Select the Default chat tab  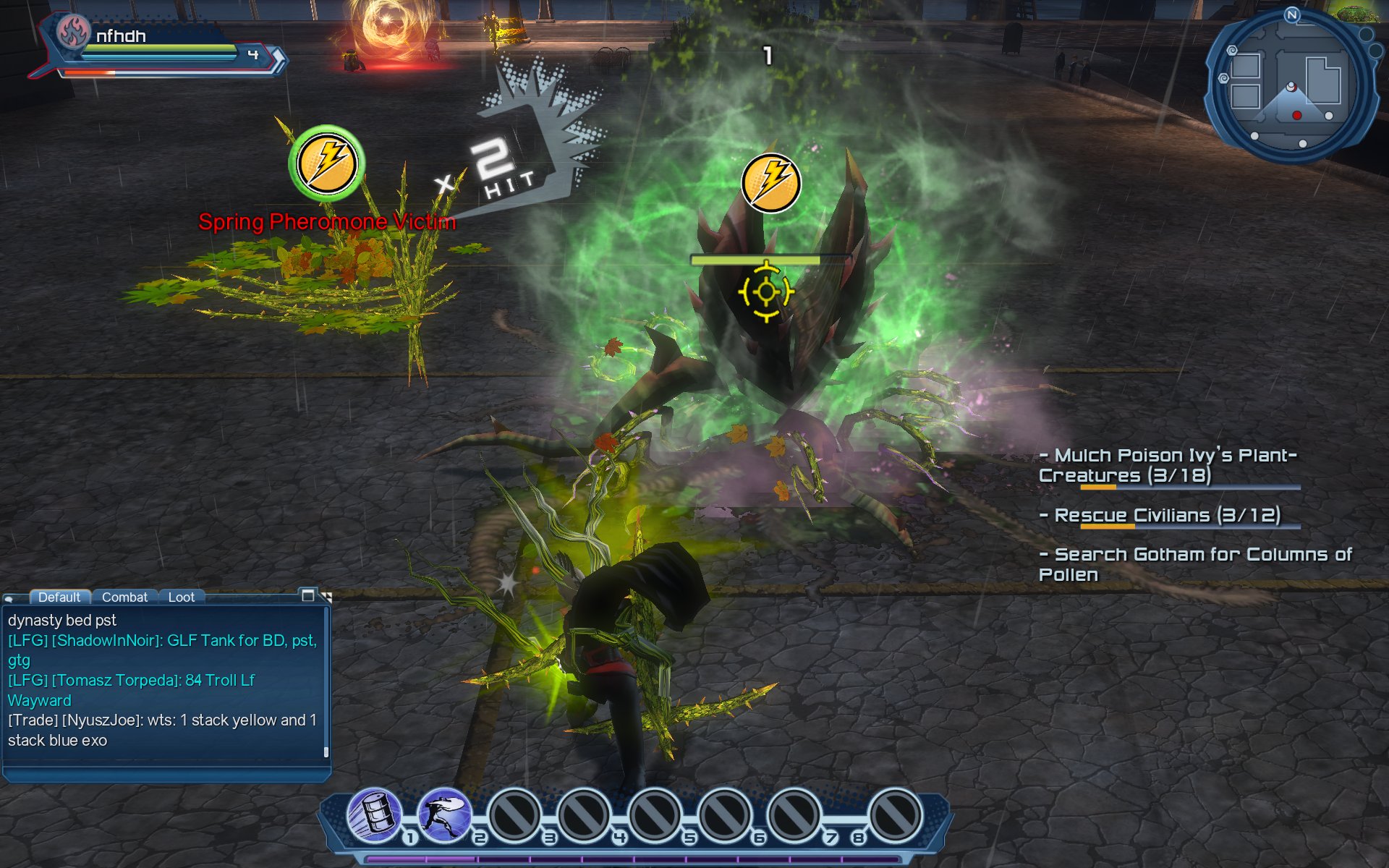point(59,597)
